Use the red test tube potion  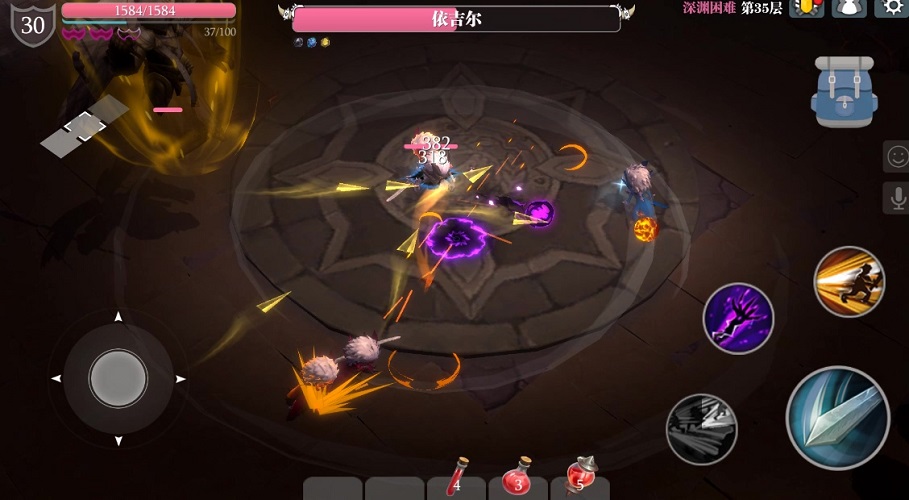[x=457, y=477]
